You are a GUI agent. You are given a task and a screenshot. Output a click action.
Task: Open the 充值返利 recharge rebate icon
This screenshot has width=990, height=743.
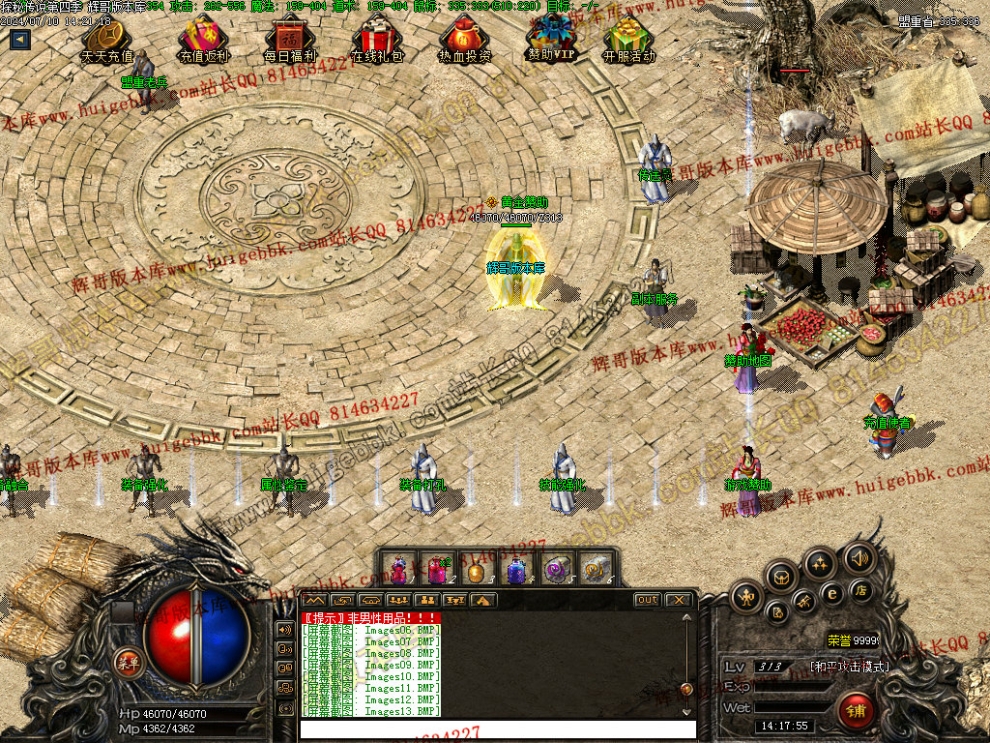[204, 40]
